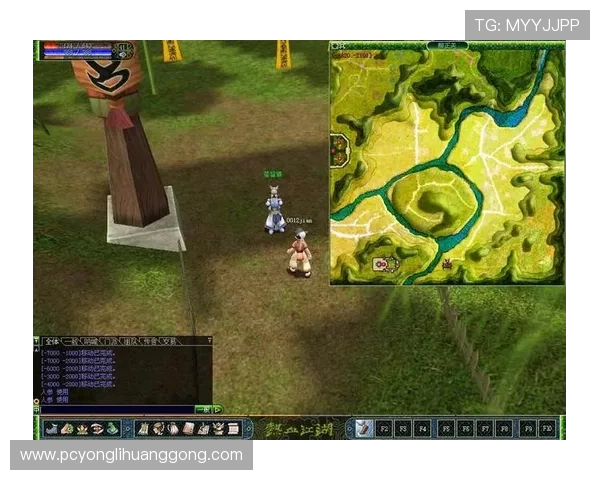Select the F9 hotkey slot

pos(527,428)
